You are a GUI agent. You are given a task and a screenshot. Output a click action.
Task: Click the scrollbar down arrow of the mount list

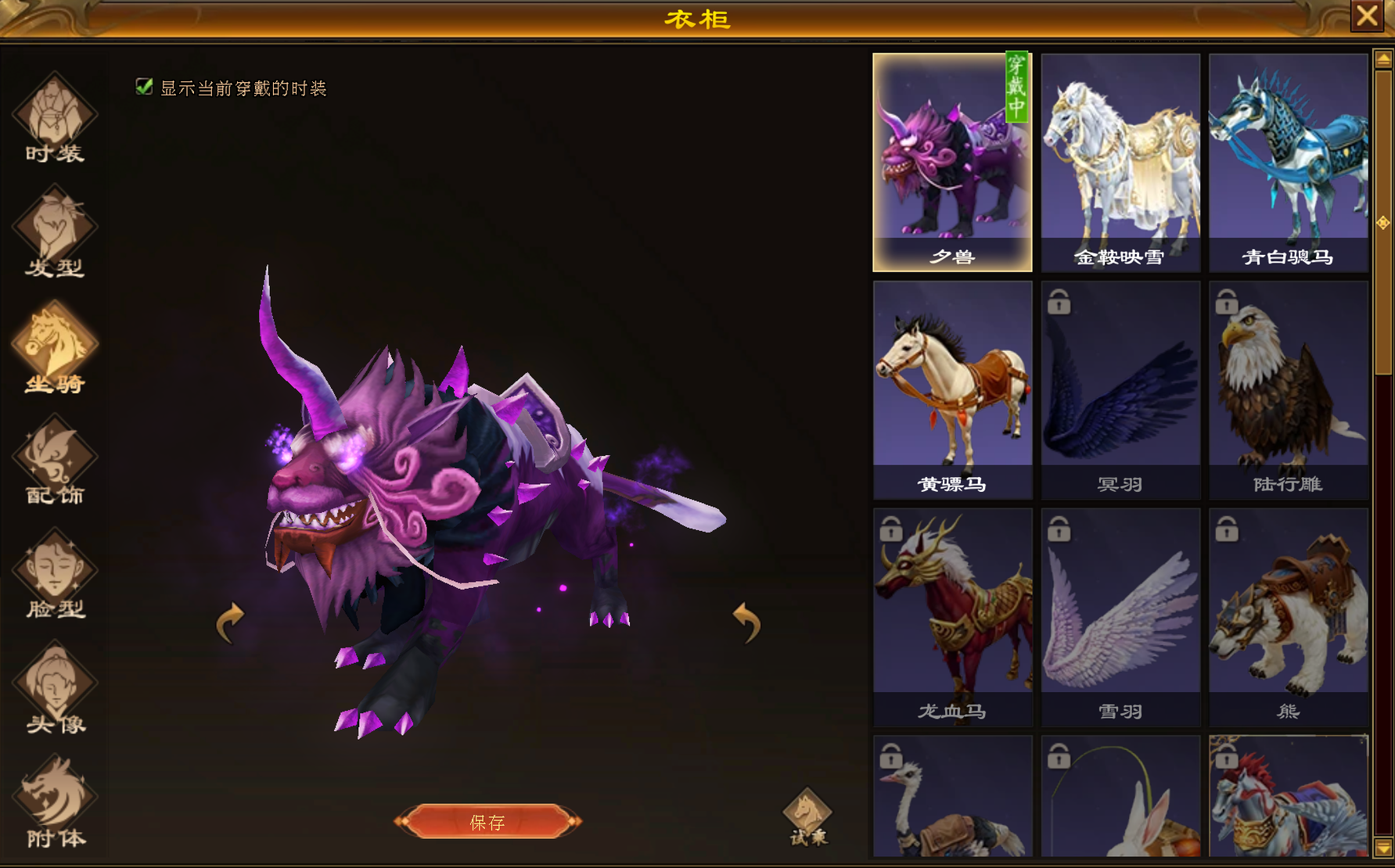point(1382,848)
